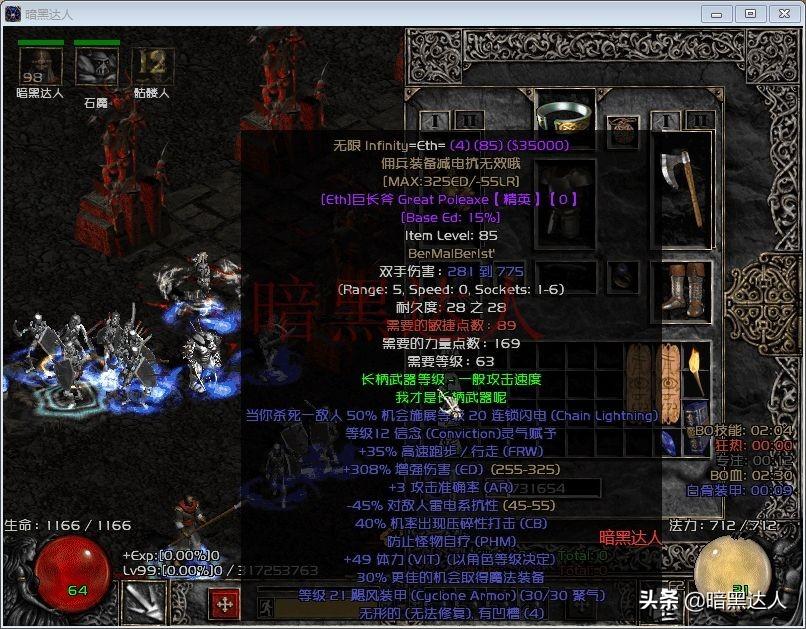Screen dimensions: 806x629
Task: Toggle the red mini-panel button
Action: click(x=225, y=604)
